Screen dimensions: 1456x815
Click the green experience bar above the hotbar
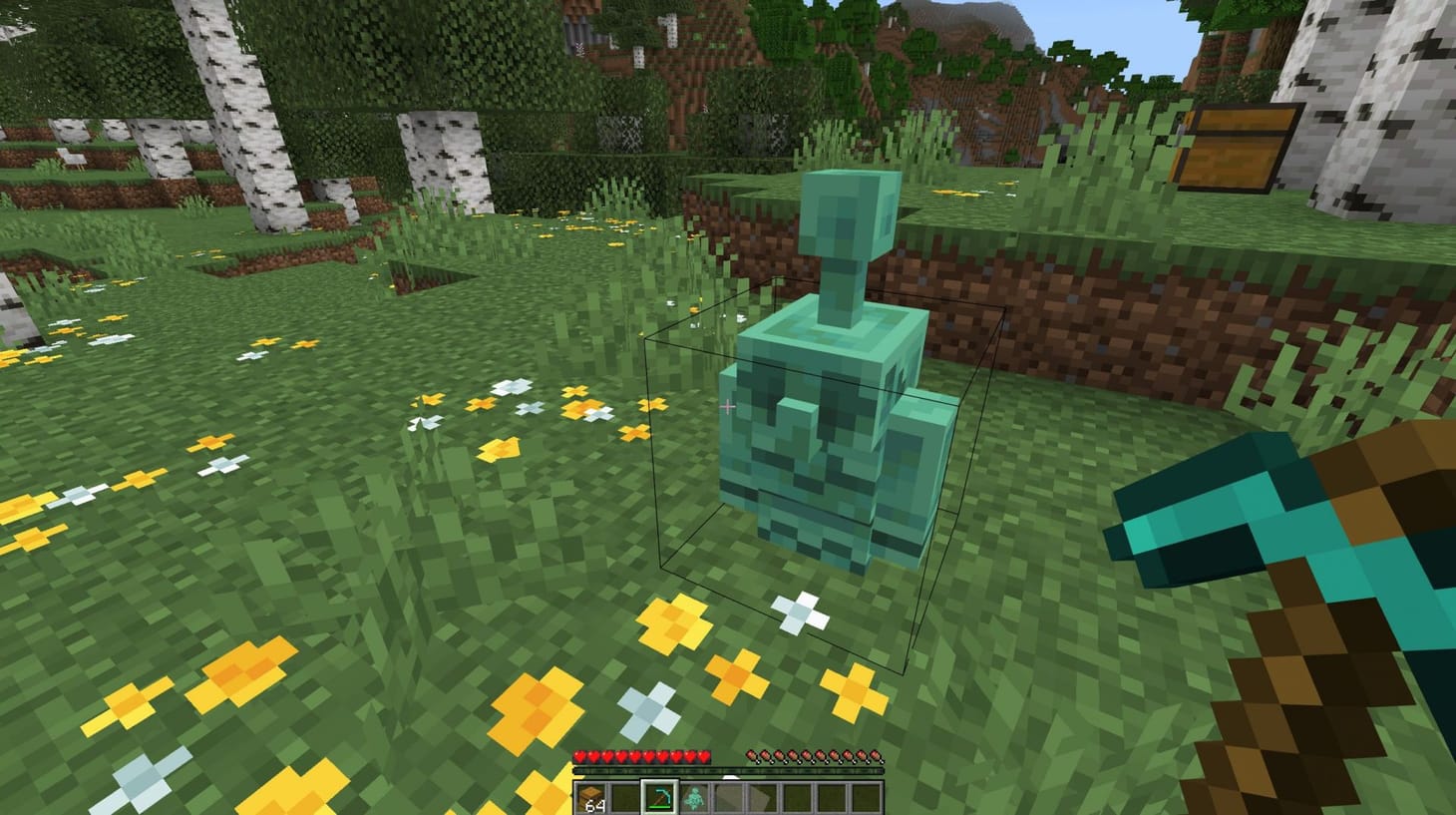728,771
